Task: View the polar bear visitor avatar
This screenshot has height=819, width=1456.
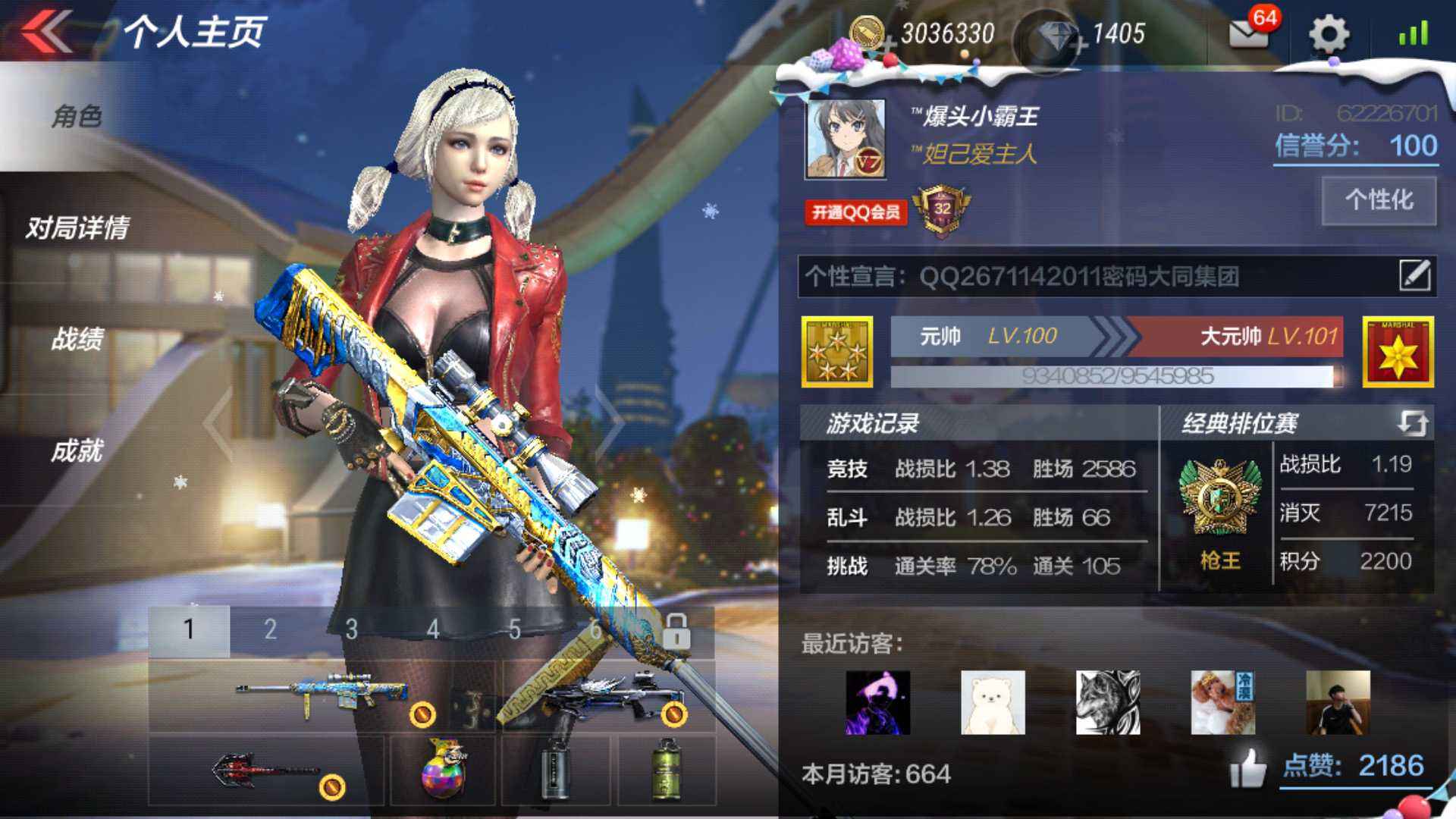Action: pos(993,702)
